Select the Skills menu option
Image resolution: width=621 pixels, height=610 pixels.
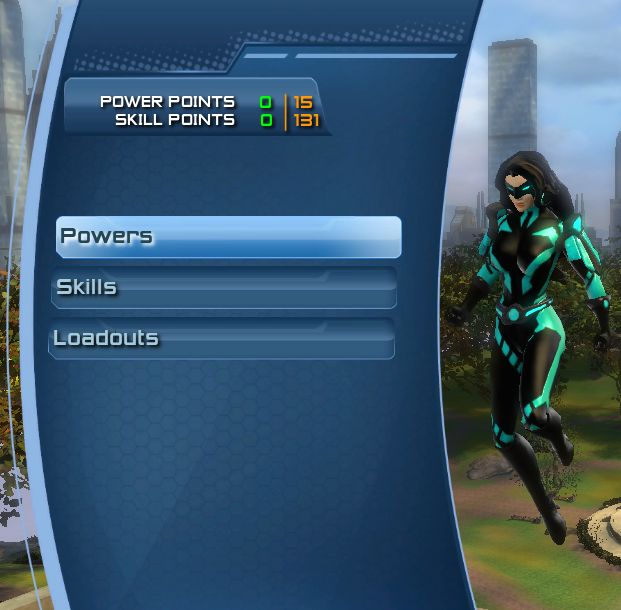(x=224, y=288)
